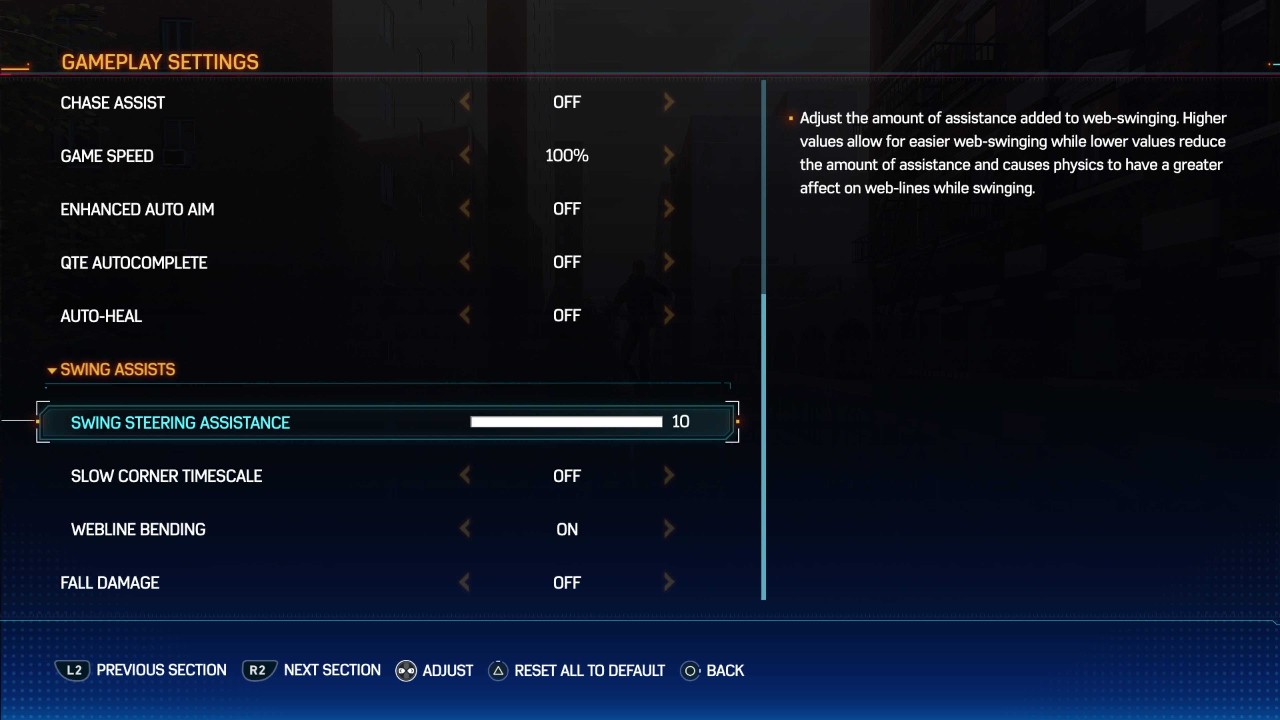This screenshot has width=1280, height=720.
Task: Enable ENHANCED AUTO AIM
Action: pos(668,208)
